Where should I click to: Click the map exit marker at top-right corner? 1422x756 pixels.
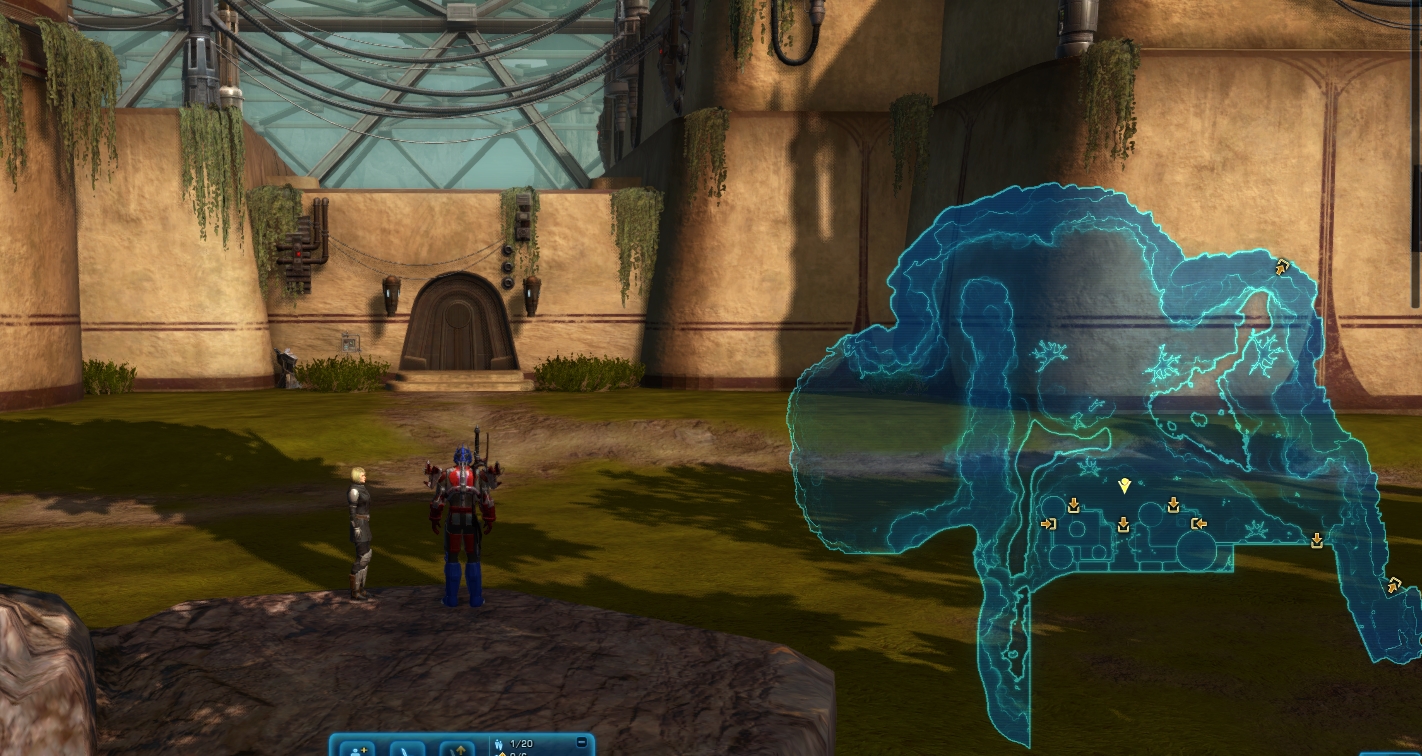point(1282,267)
